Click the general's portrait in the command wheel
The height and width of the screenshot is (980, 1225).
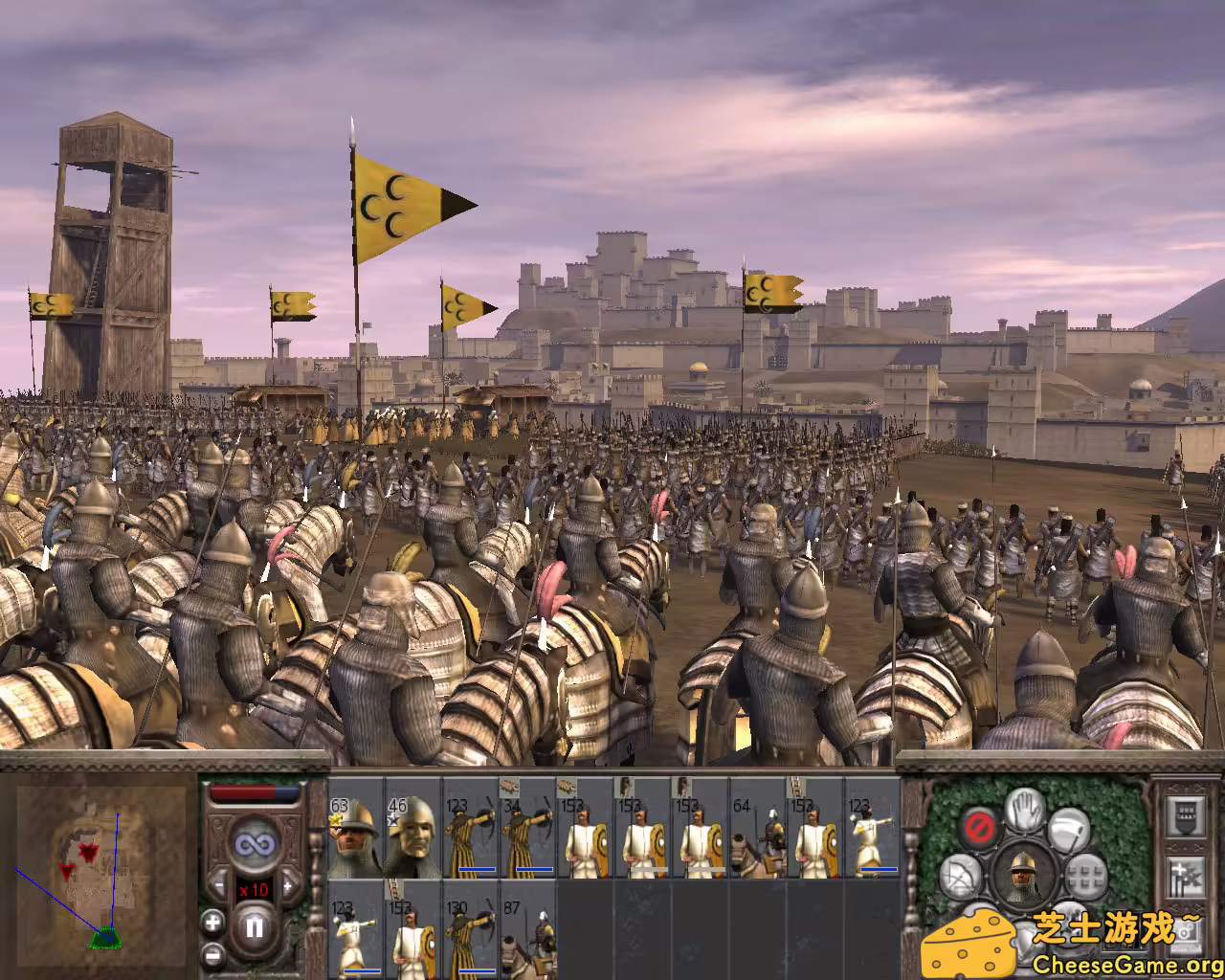pyautogui.click(x=1024, y=876)
